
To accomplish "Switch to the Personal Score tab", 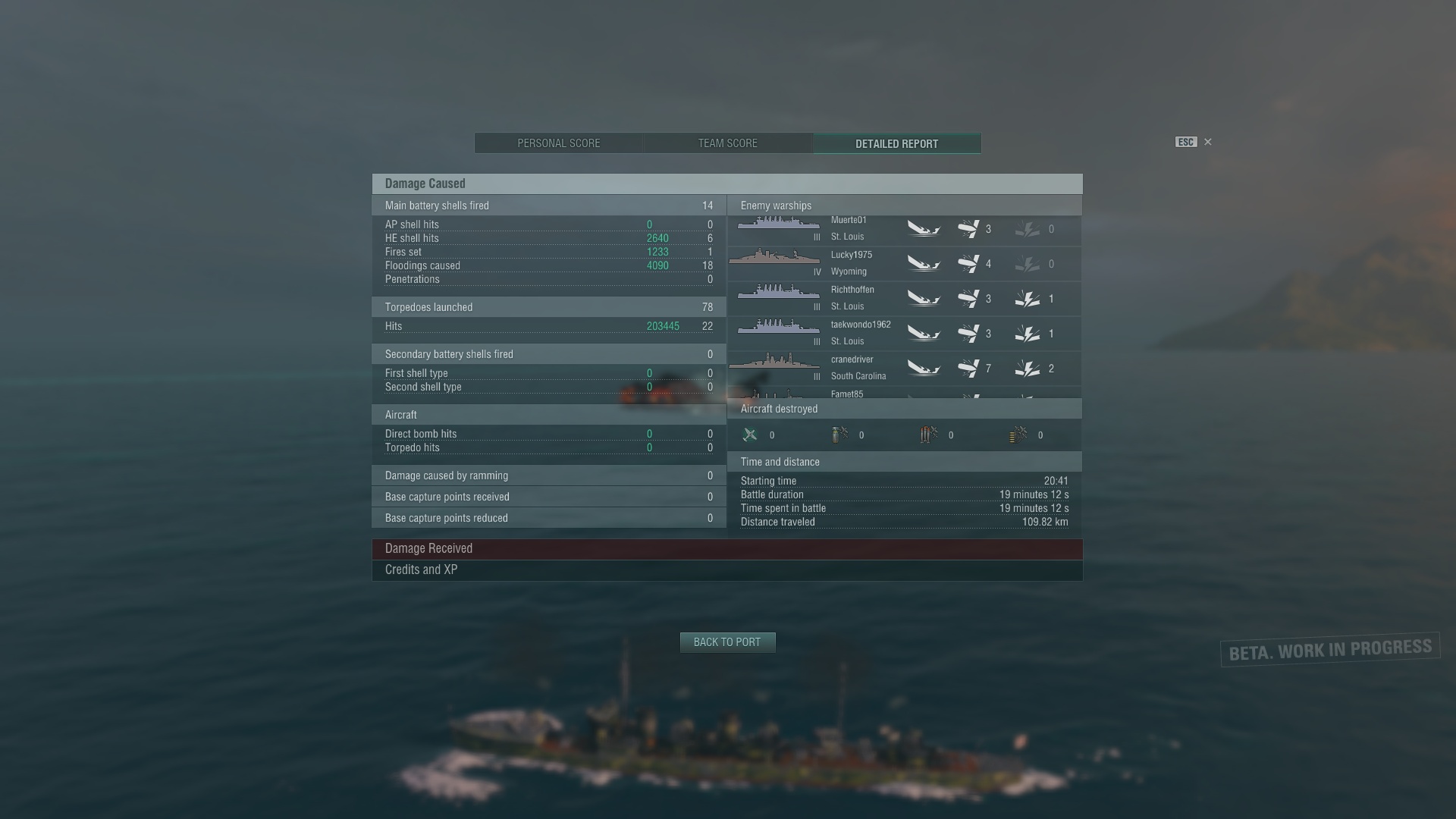I will (559, 143).
